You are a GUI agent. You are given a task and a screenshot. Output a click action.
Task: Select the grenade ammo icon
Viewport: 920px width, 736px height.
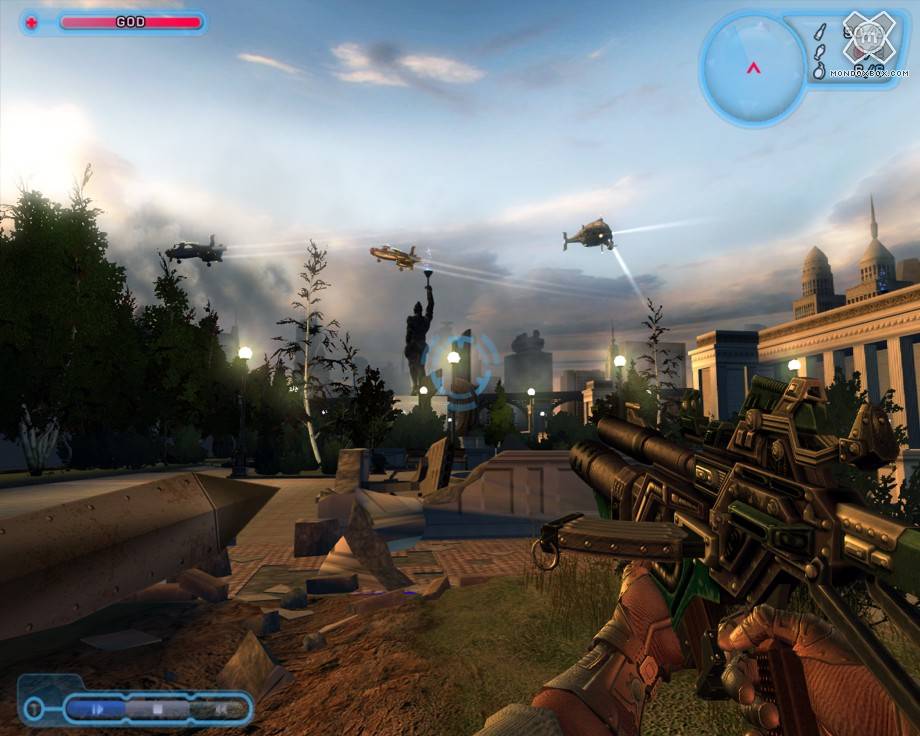click(x=819, y=71)
